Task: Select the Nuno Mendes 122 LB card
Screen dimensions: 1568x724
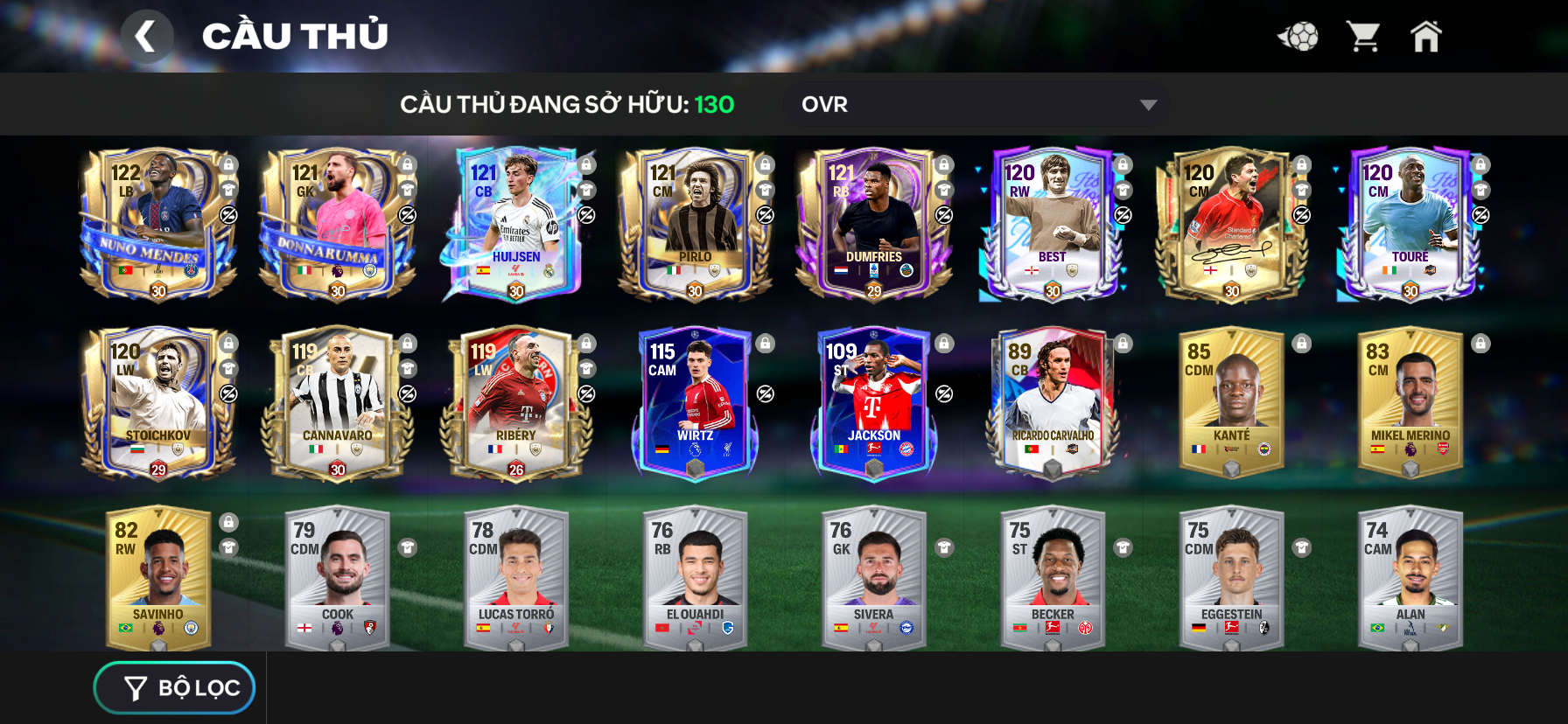Action: (x=158, y=225)
